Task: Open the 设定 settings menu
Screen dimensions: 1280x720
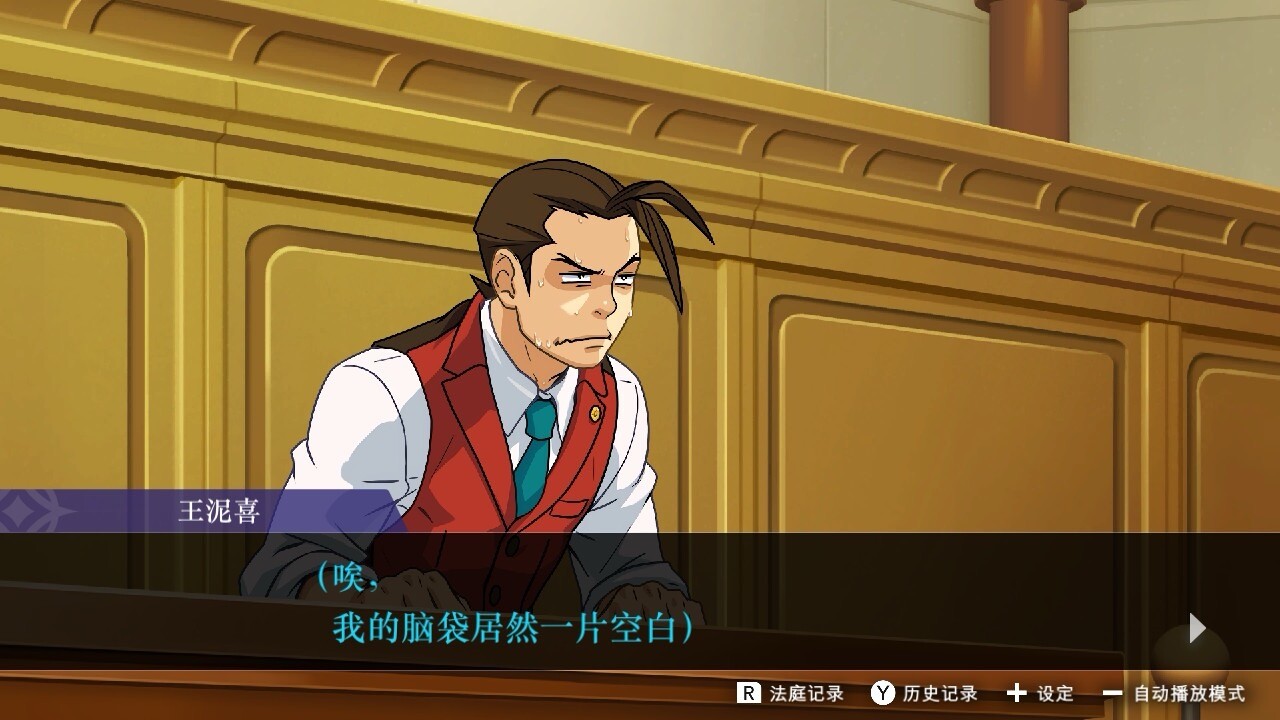Action: coord(1040,693)
